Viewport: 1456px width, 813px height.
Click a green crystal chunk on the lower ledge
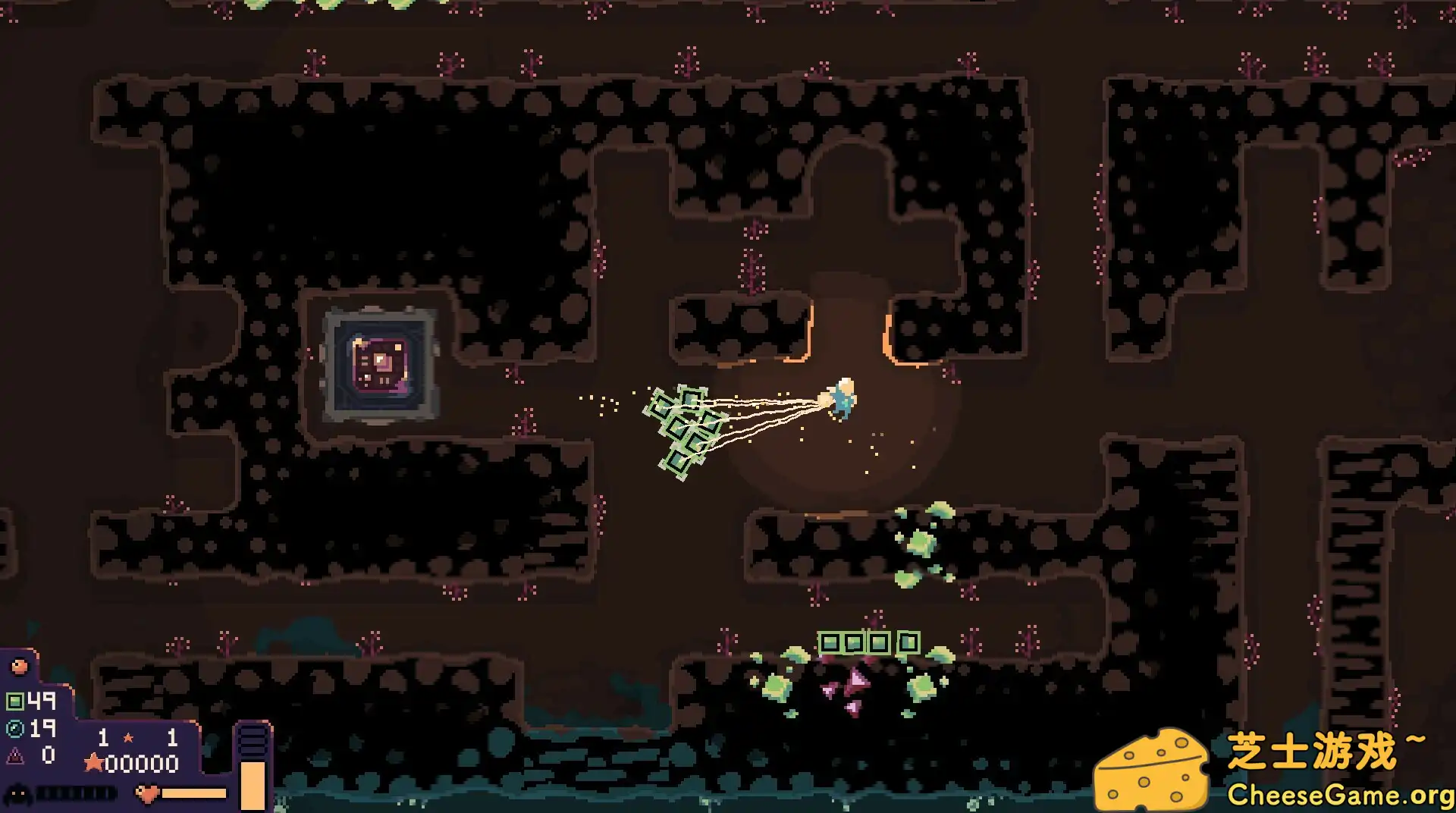pos(921,542)
